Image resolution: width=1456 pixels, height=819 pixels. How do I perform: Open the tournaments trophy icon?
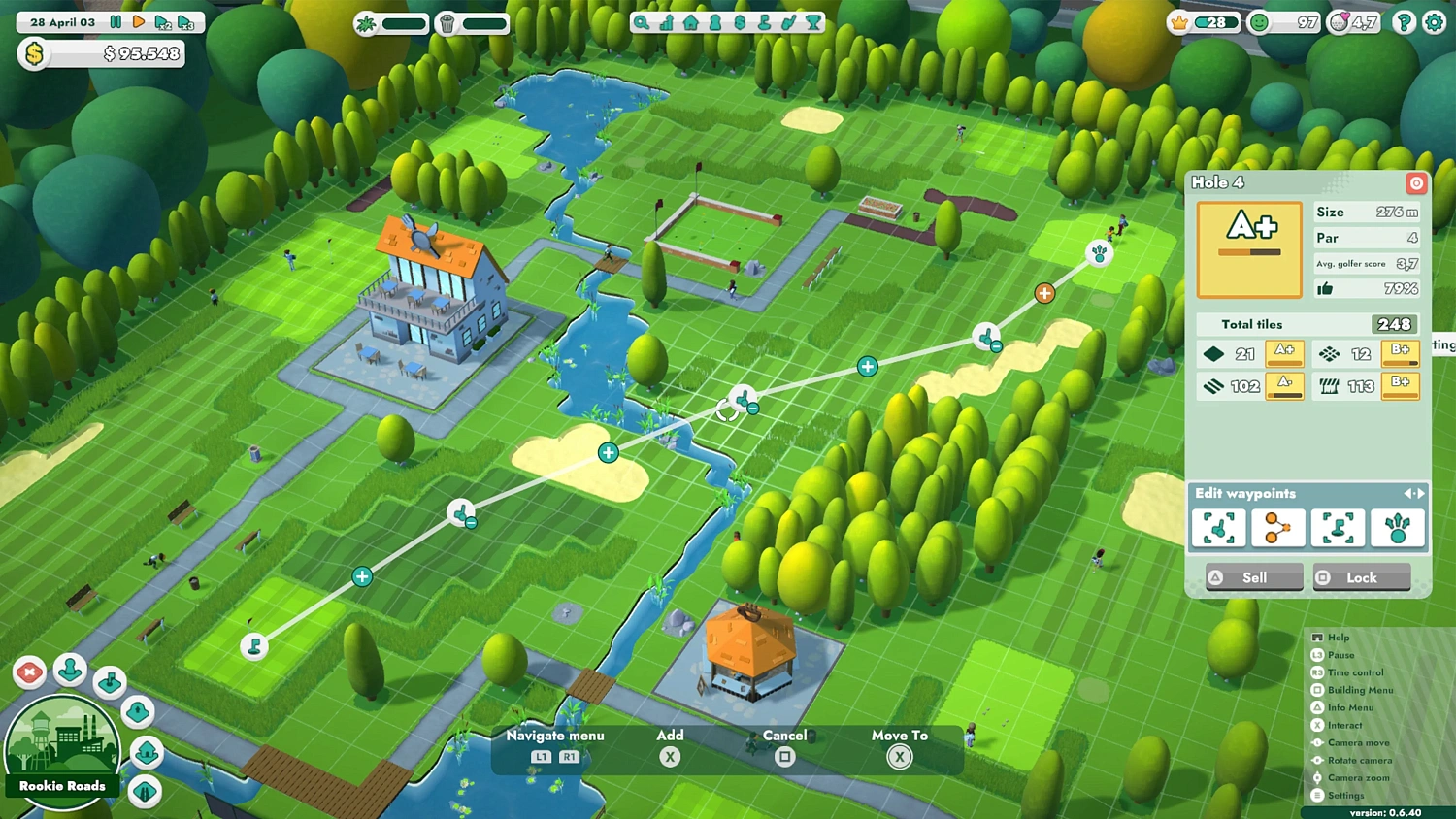813,21
